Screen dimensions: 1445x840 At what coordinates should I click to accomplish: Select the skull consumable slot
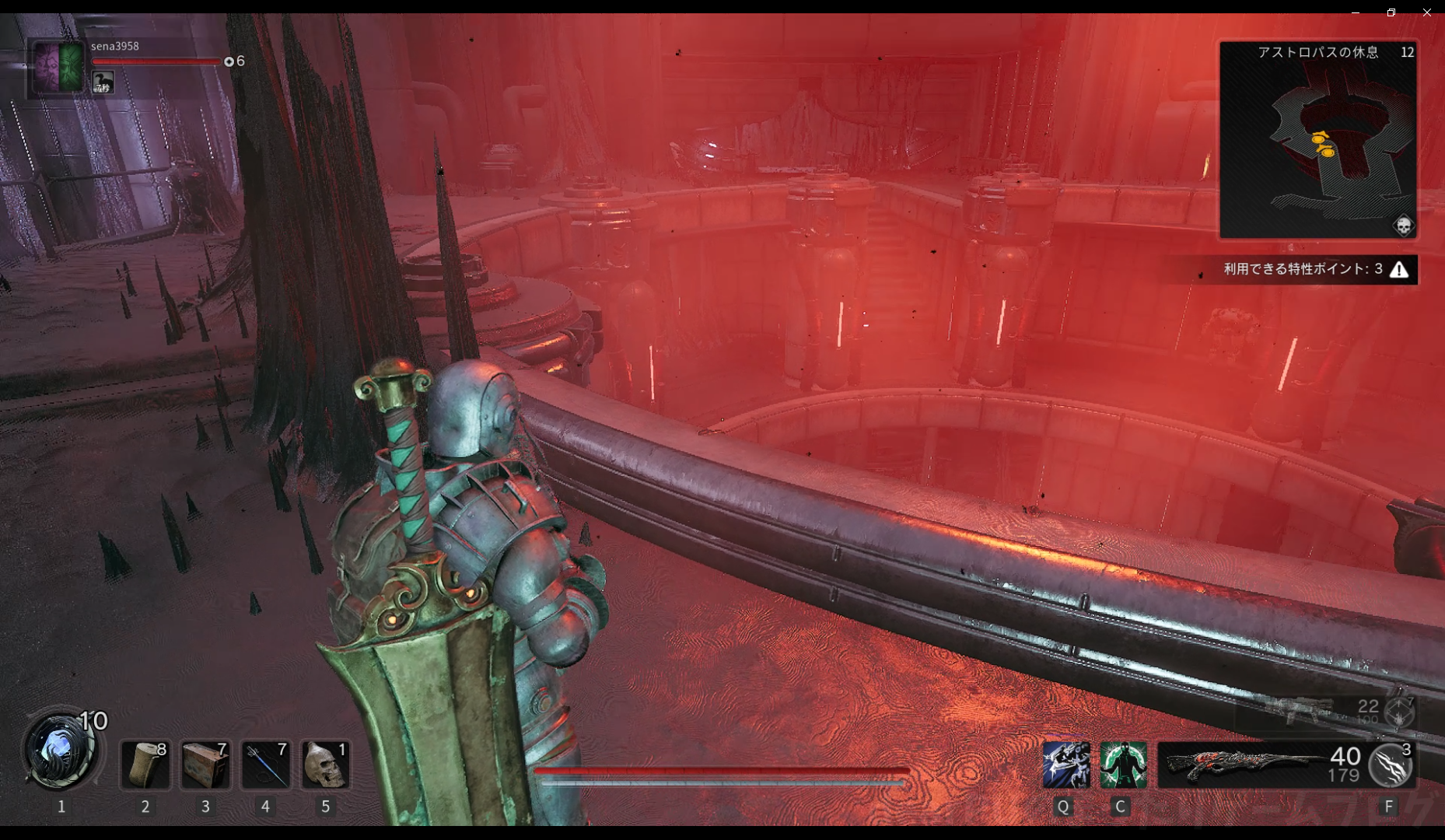pyautogui.click(x=325, y=765)
